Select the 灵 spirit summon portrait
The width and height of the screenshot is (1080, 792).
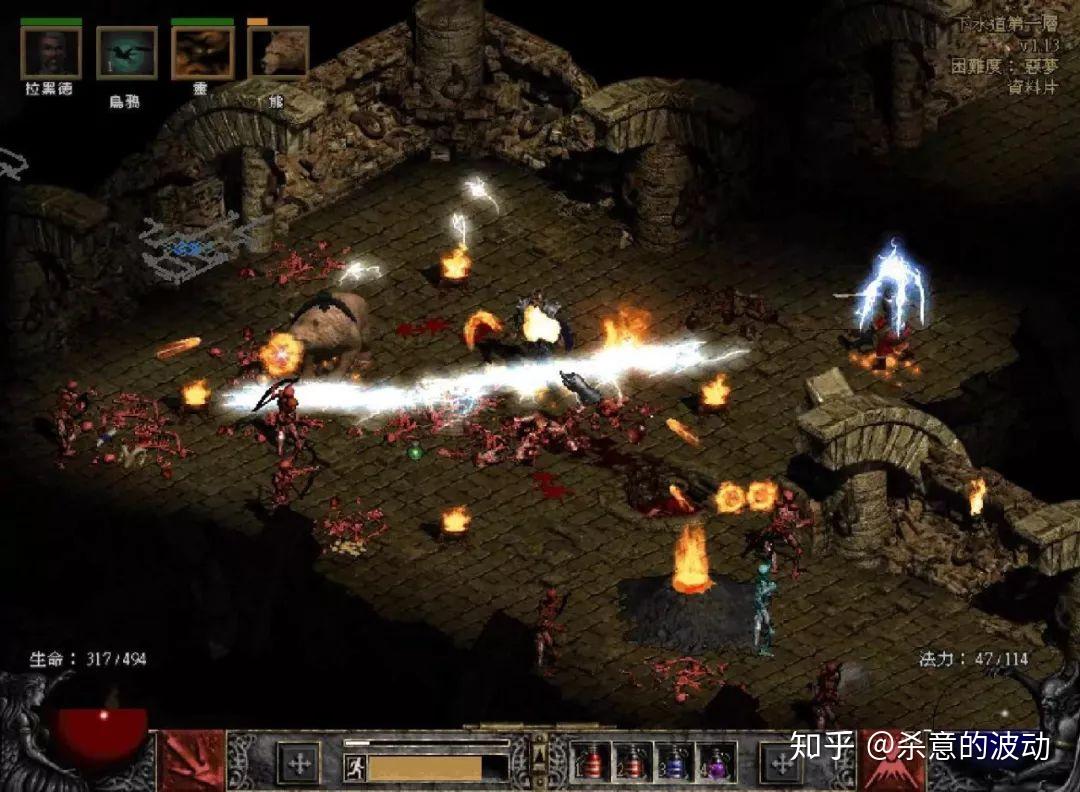pyautogui.click(x=202, y=52)
